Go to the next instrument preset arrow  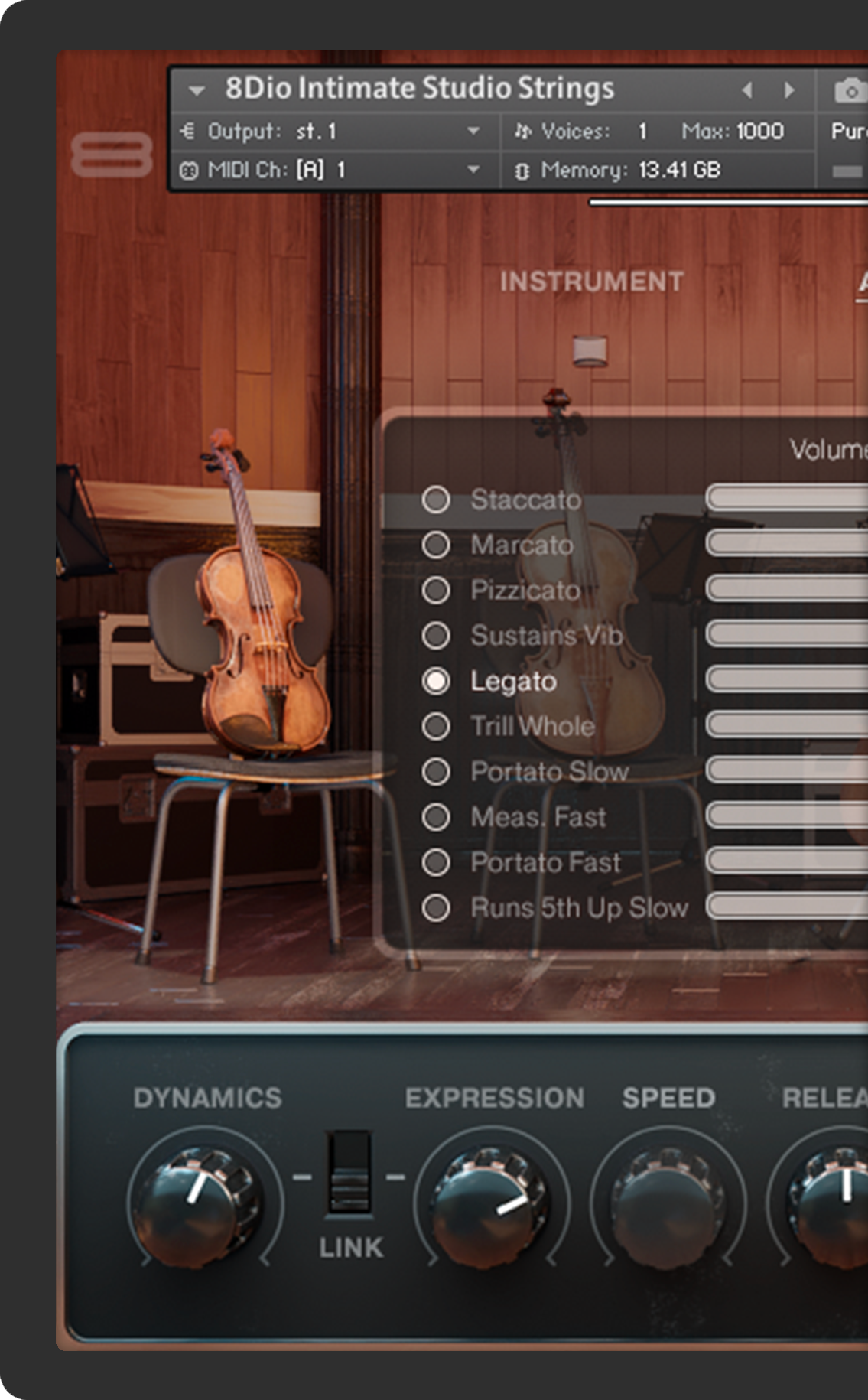788,90
